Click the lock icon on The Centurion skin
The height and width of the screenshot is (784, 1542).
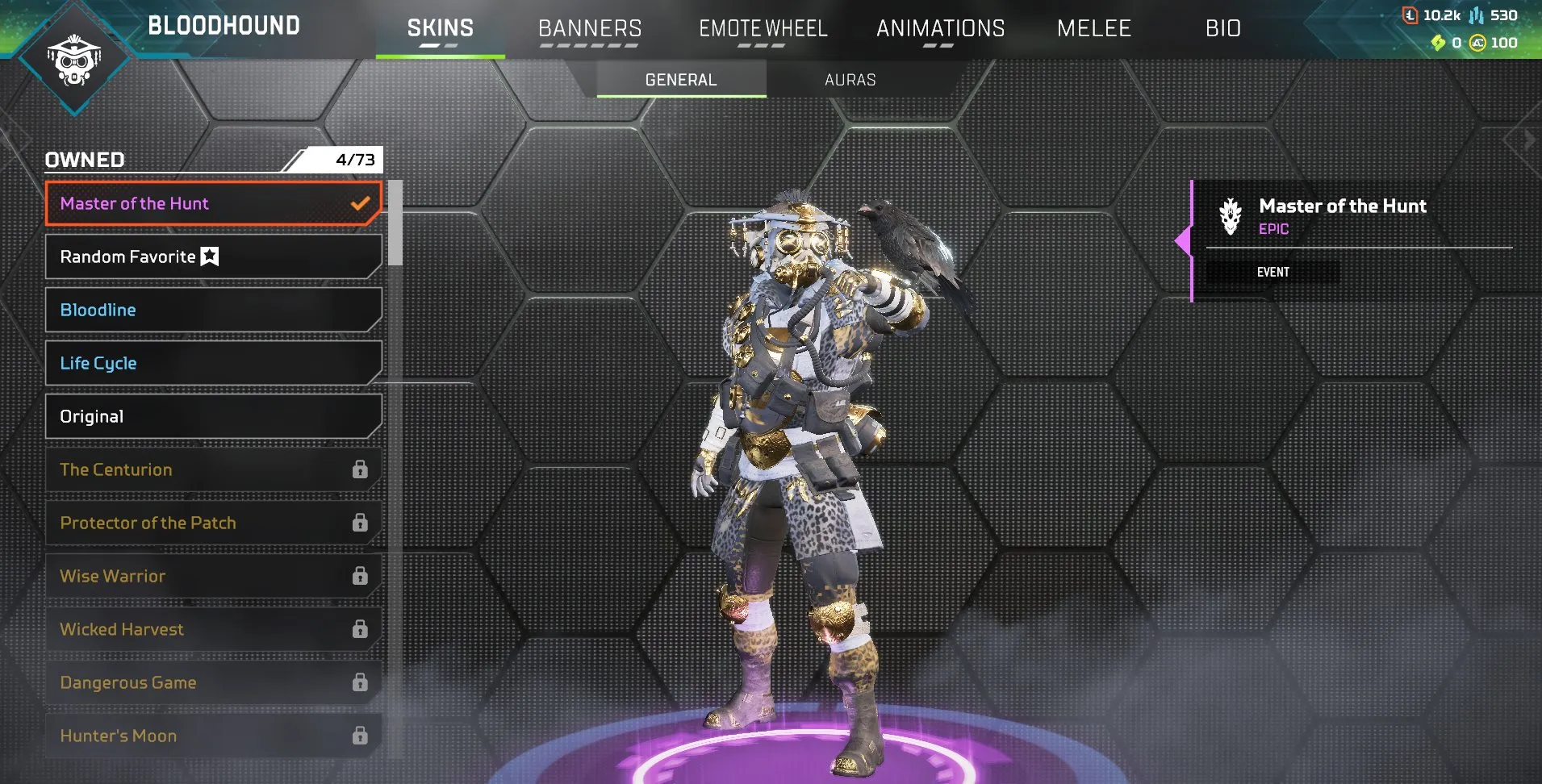click(x=358, y=469)
